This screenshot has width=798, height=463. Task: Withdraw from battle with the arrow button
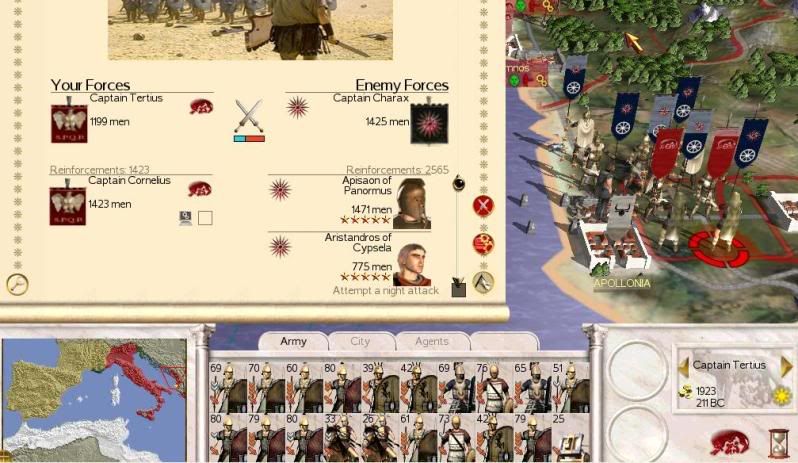pyautogui.click(x=484, y=282)
